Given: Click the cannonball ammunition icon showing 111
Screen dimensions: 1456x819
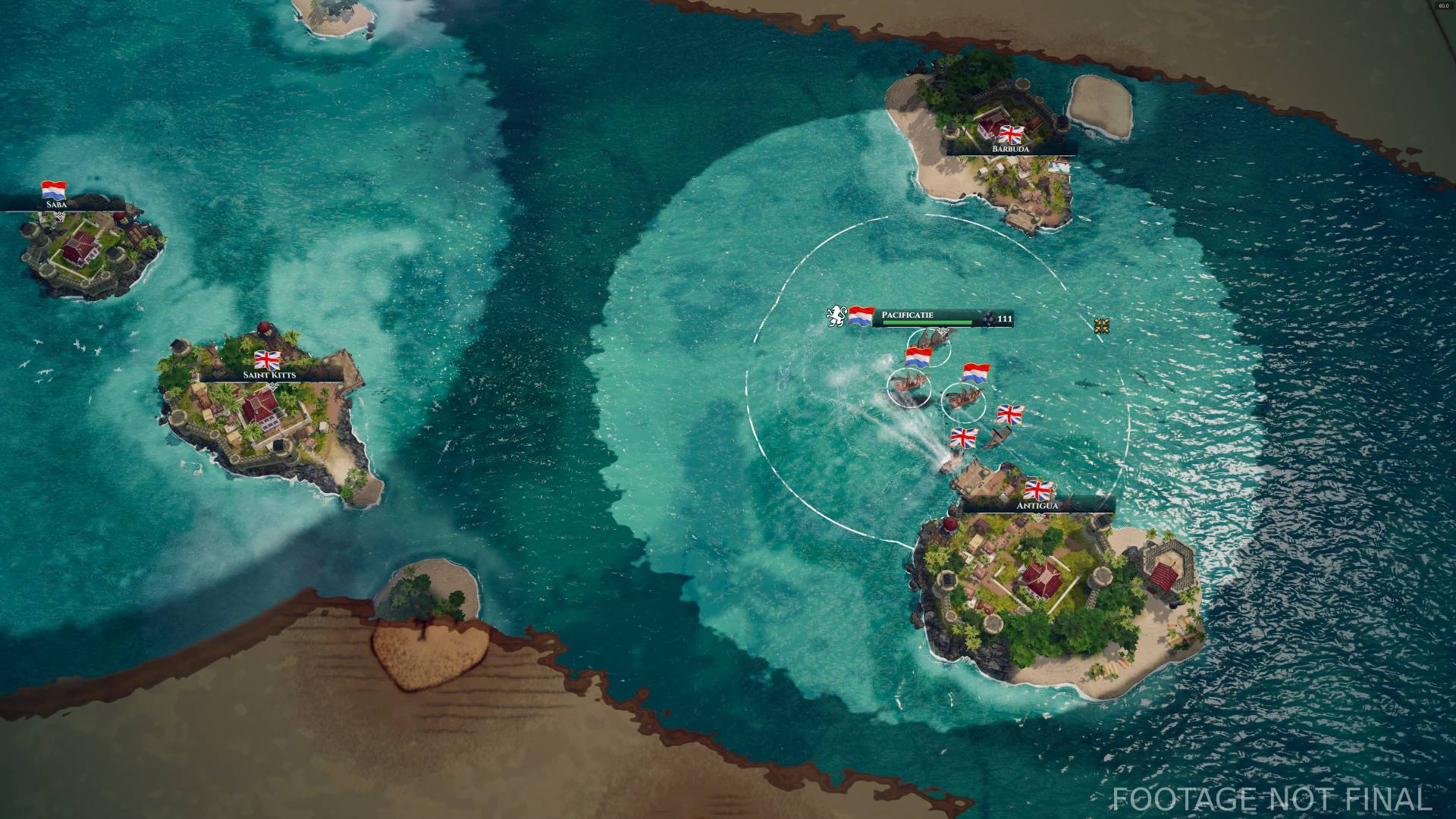Looking at the screenshot, I should (990, 317).
